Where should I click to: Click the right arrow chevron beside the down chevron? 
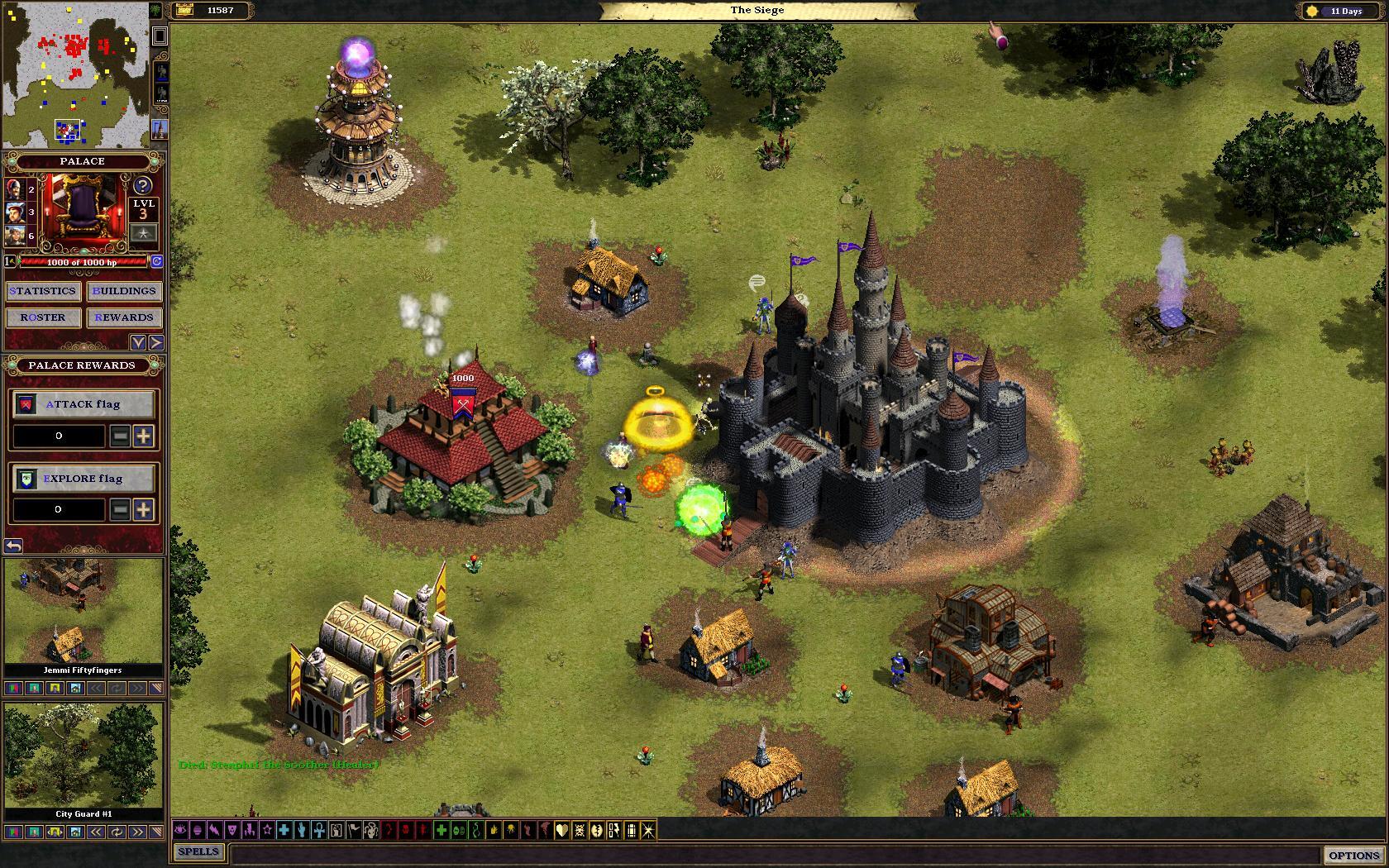tap(156, 341)
